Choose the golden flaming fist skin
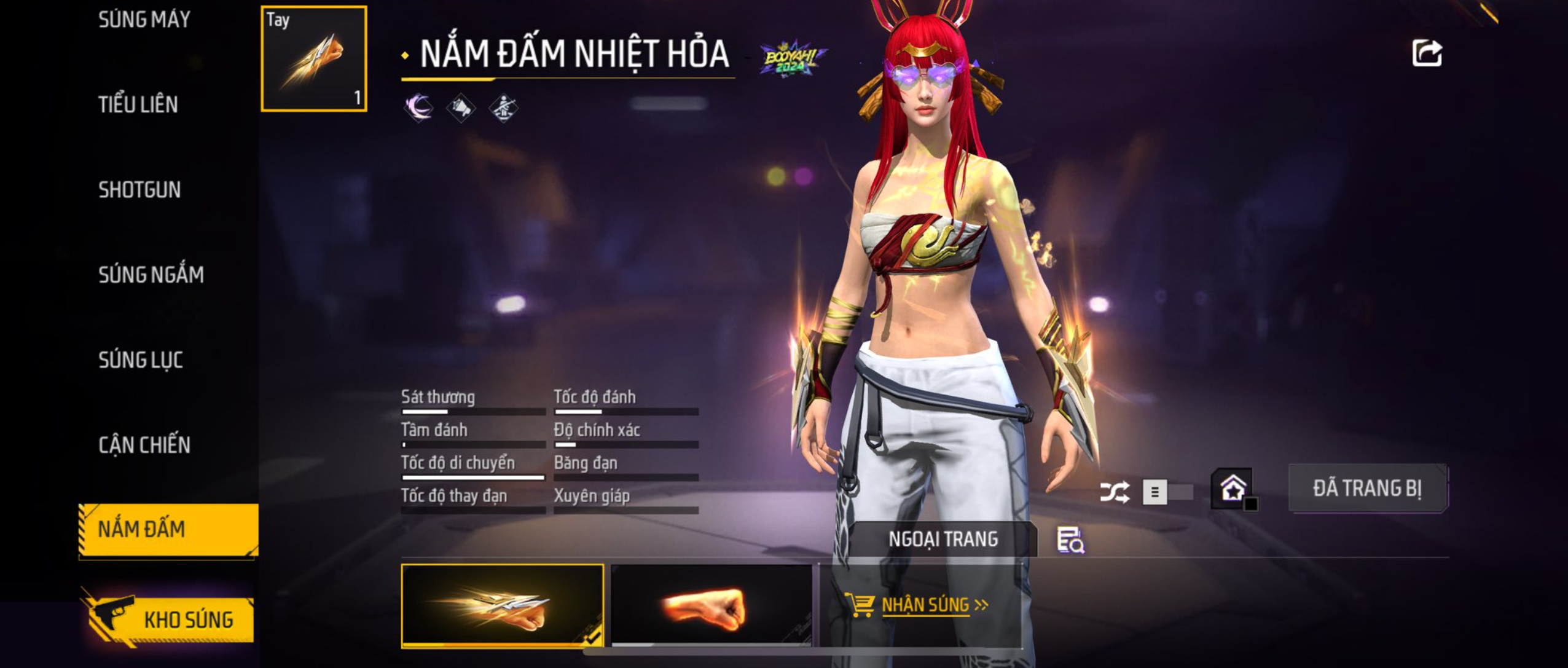Screen dimensions: 1568x668 tap(502, 605)
